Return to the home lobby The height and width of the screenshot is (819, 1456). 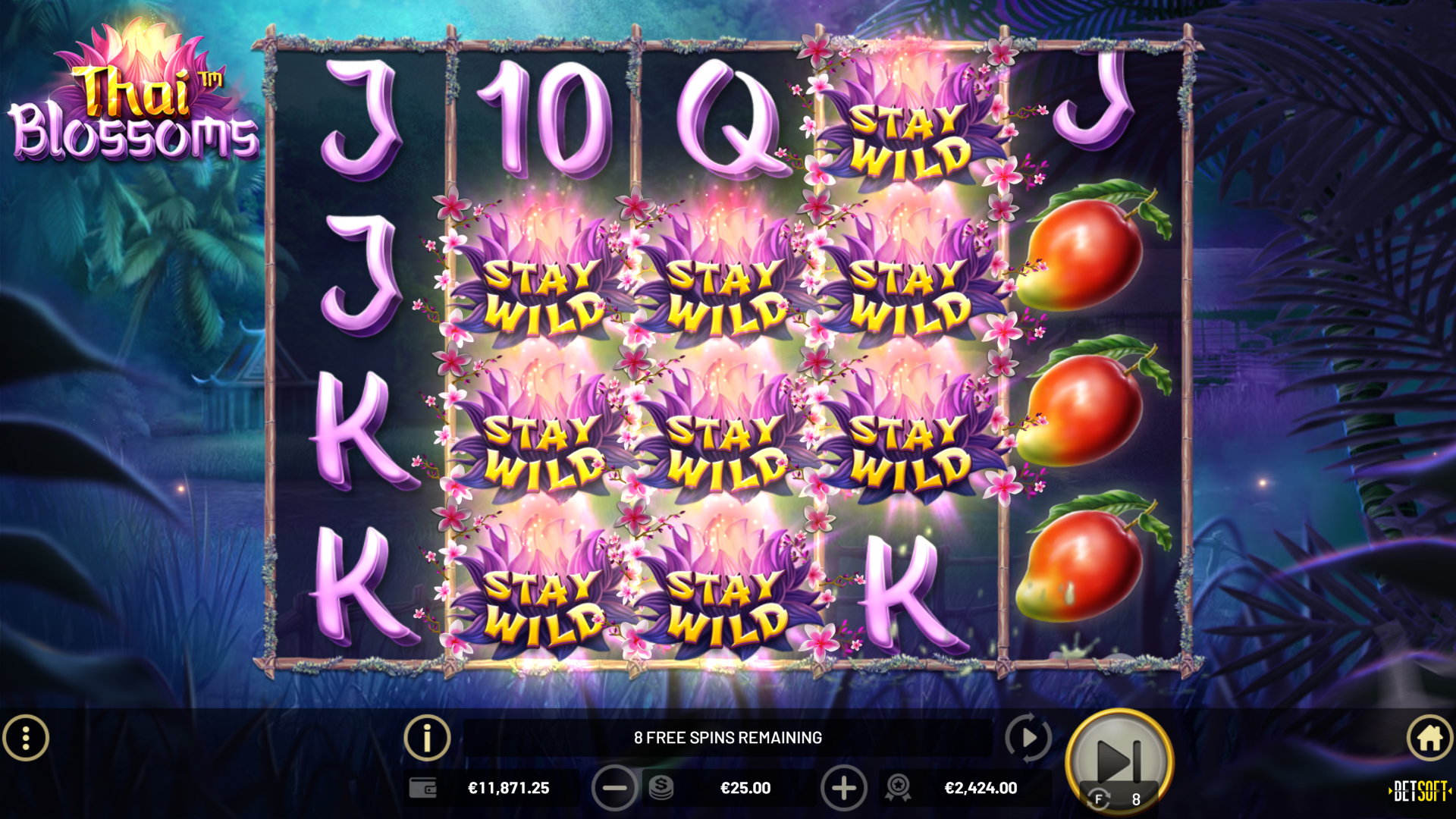pyautogui.click(x=1429, y=738)
